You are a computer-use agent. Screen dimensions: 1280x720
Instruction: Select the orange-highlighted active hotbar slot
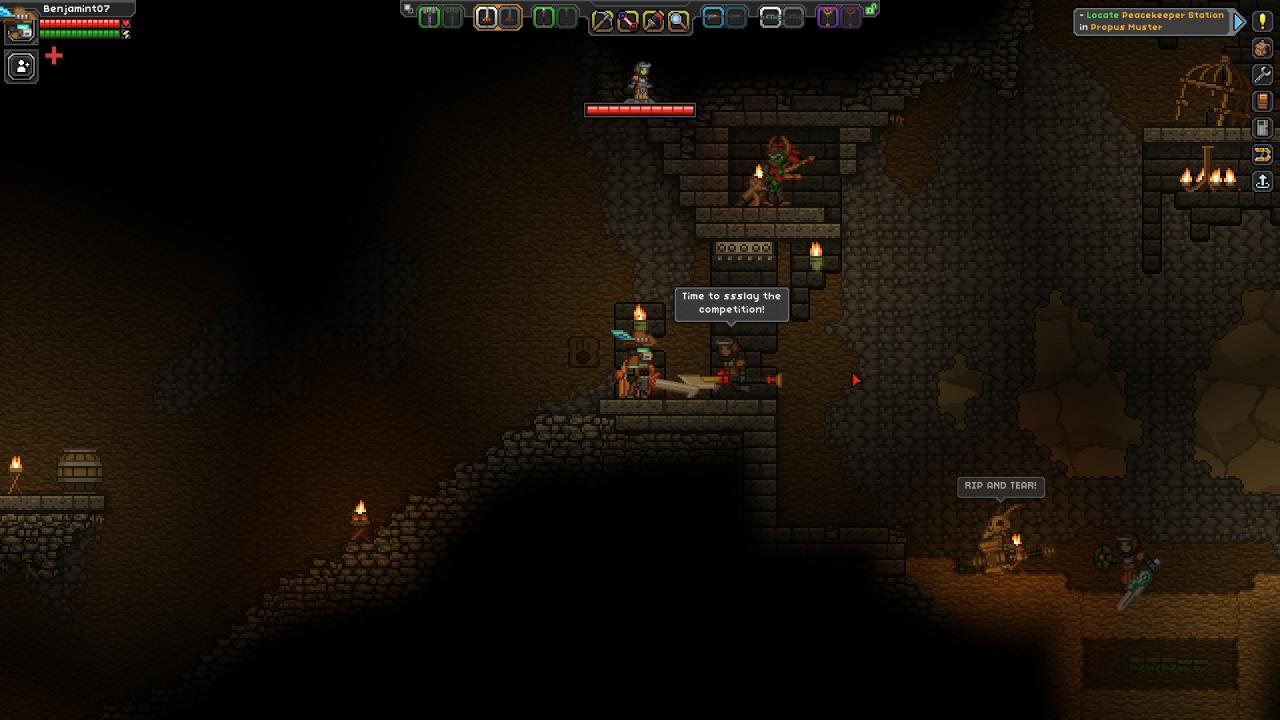tap(486, 17)
